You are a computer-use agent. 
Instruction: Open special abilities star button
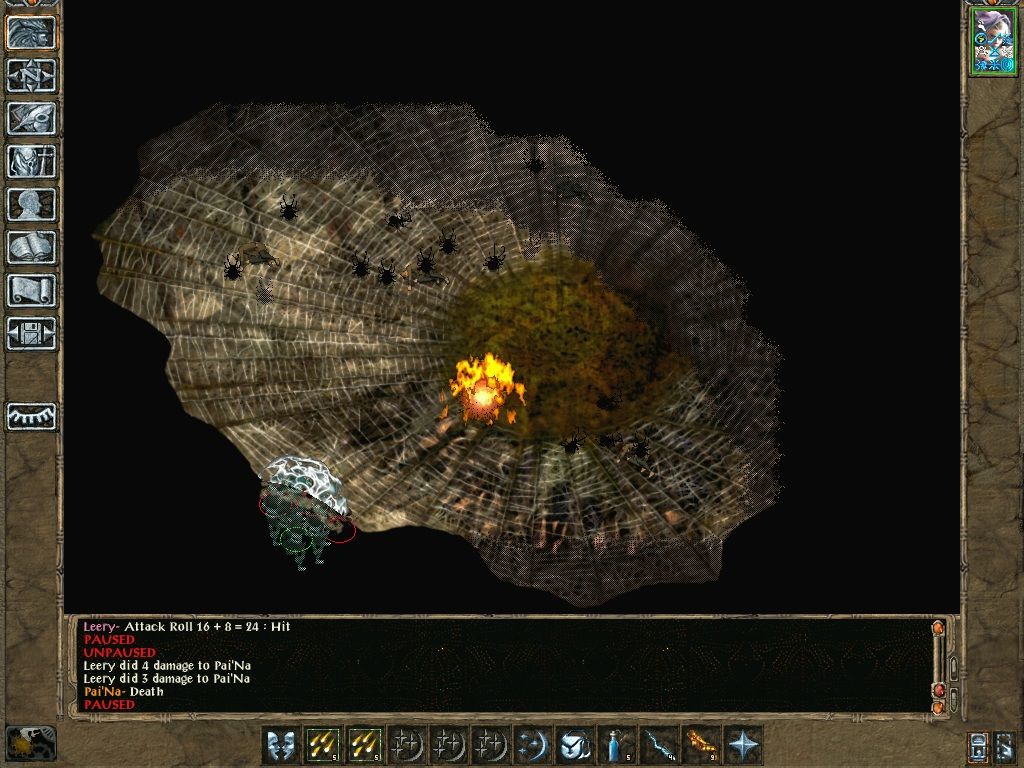pyautogui.click(x=744, y=745)
